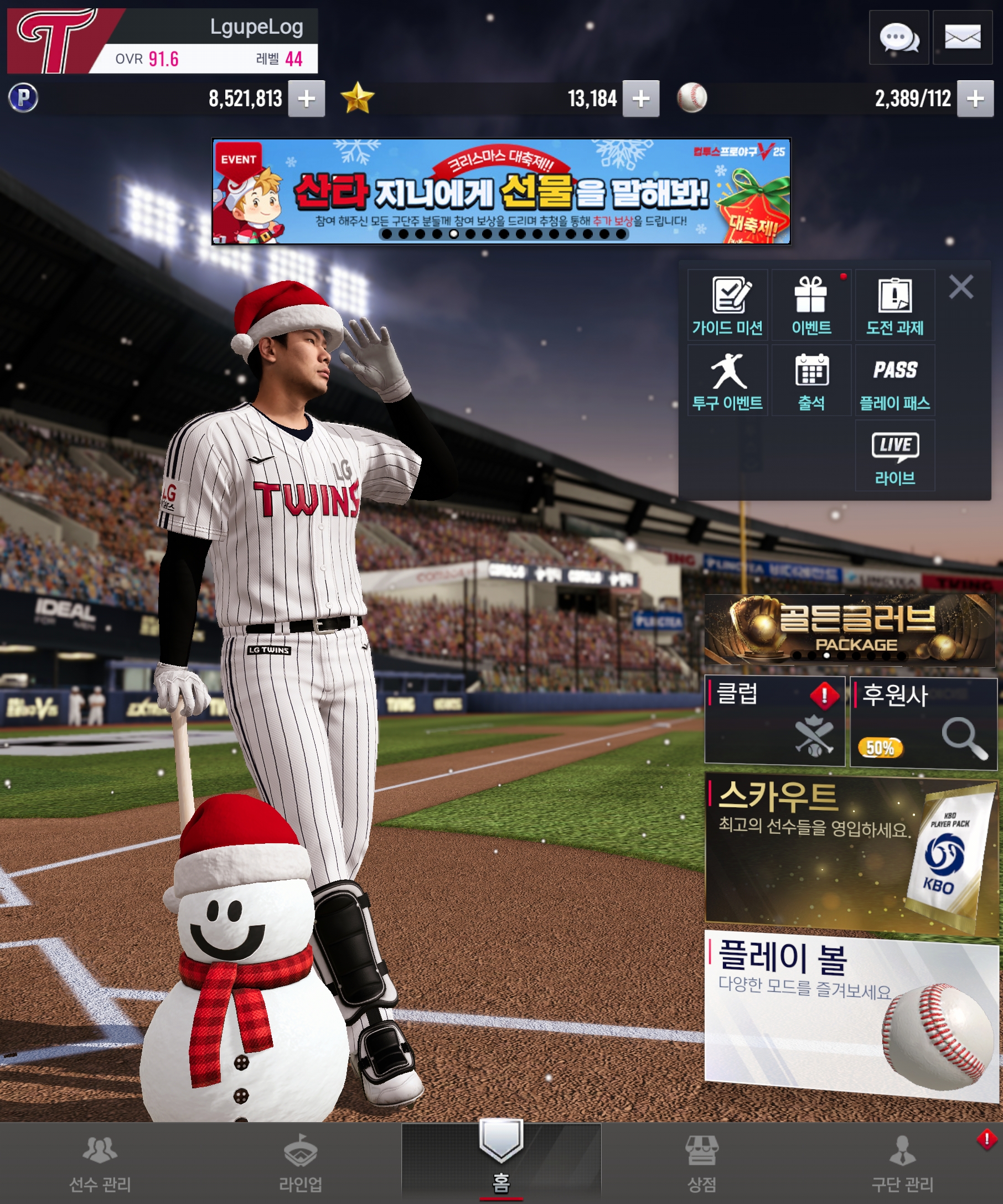This screenshot has width=1003, height=1204.
Task: Open 도전 과제 challenge tasks
Action: pyautogui.click(x=895, y=305)
